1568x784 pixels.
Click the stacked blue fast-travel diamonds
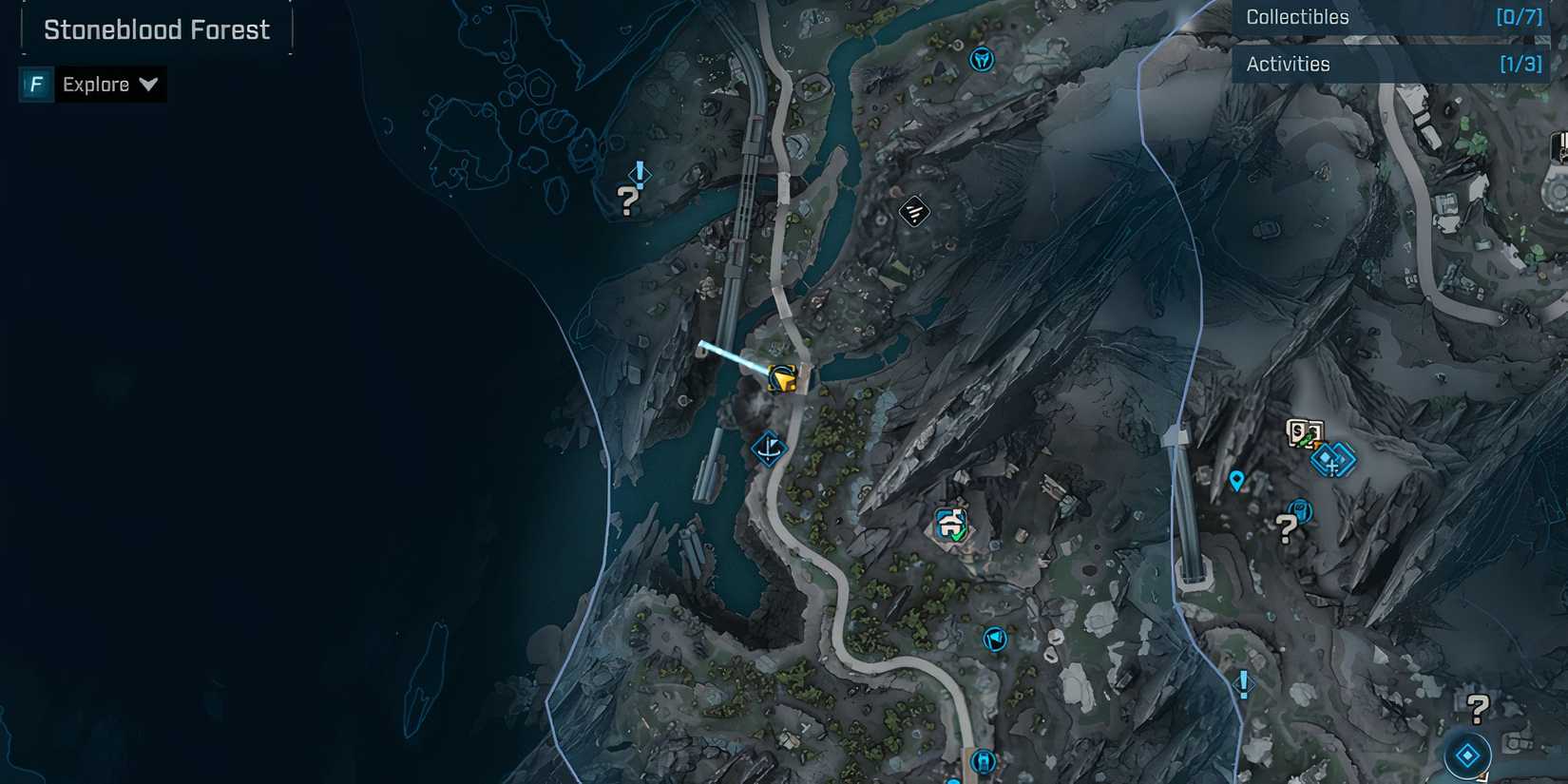(1333, 461)
